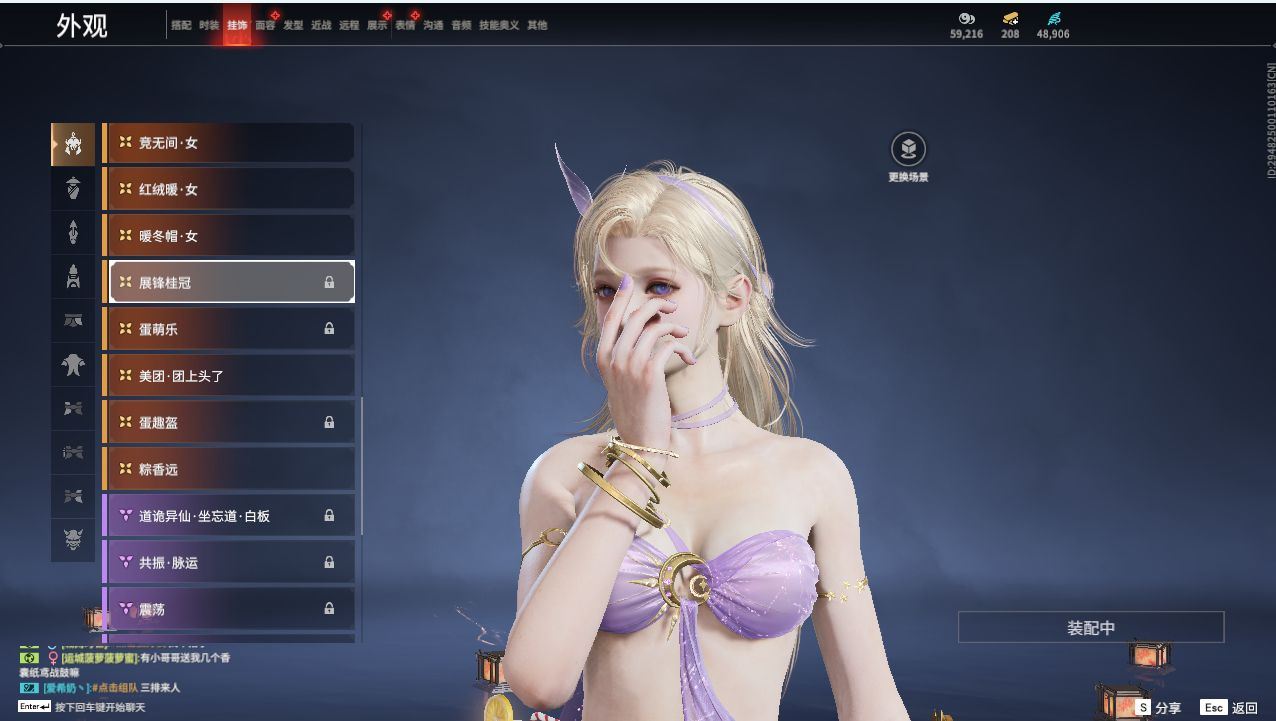Choose the 表情 tab
Screen dimensions: 1276x721
(x=405, y=25)
